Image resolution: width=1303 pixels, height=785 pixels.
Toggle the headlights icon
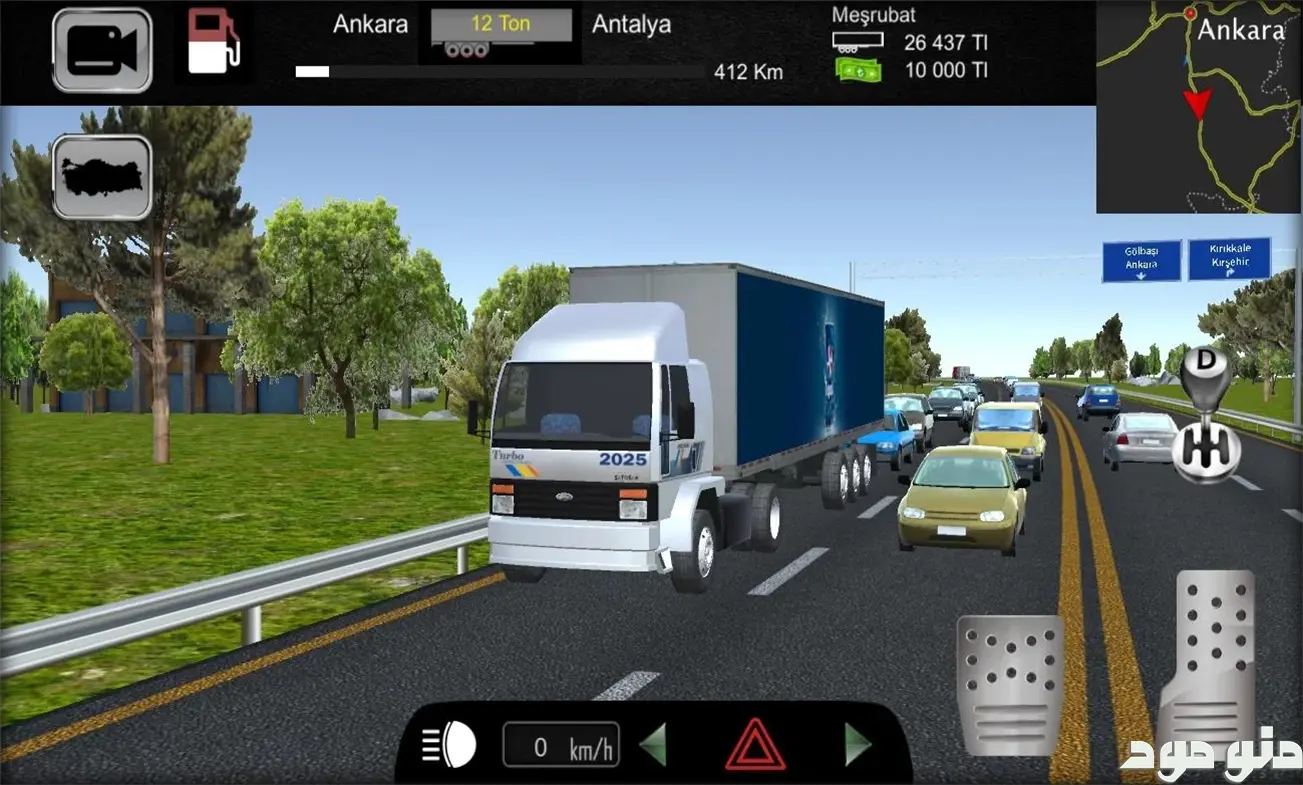click(x=449, y=745)
